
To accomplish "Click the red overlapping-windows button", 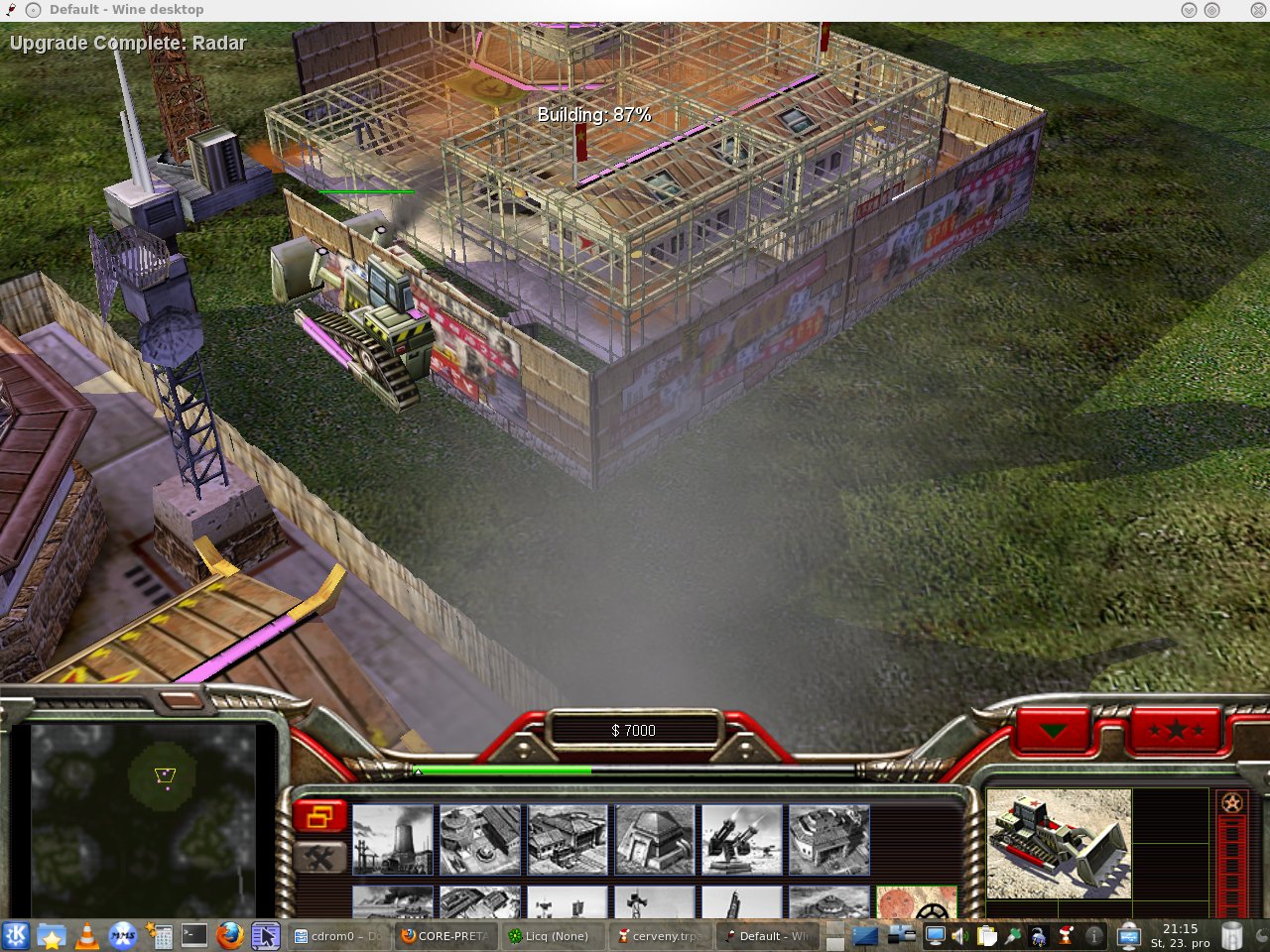I will (x=319, y=817).
